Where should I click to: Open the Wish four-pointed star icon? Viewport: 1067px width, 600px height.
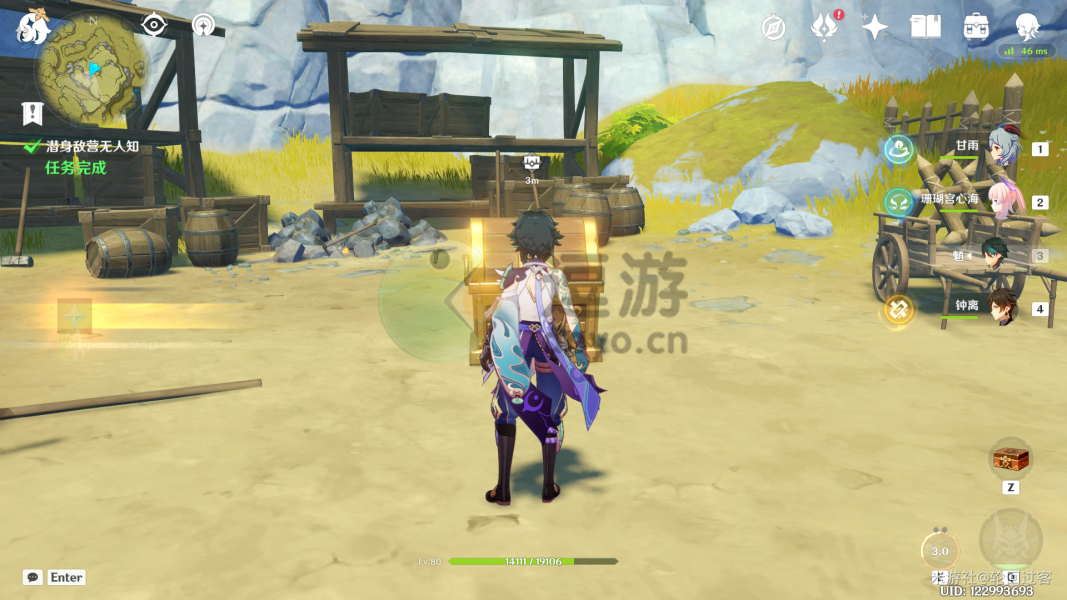[875, 27]
